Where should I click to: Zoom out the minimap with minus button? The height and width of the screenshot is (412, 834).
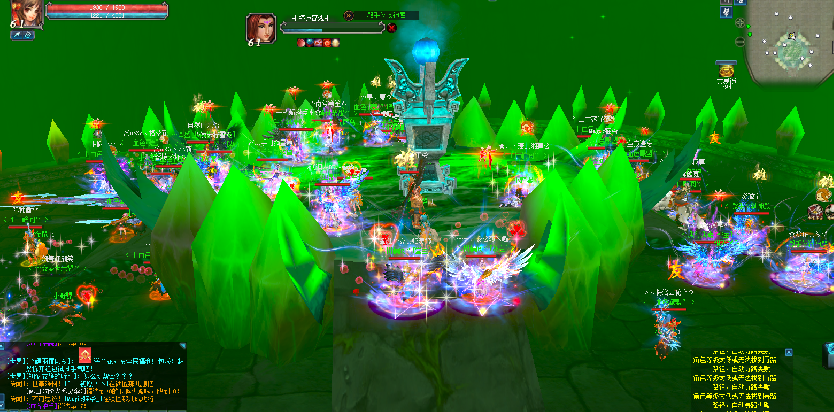click(x=738, y=39)
